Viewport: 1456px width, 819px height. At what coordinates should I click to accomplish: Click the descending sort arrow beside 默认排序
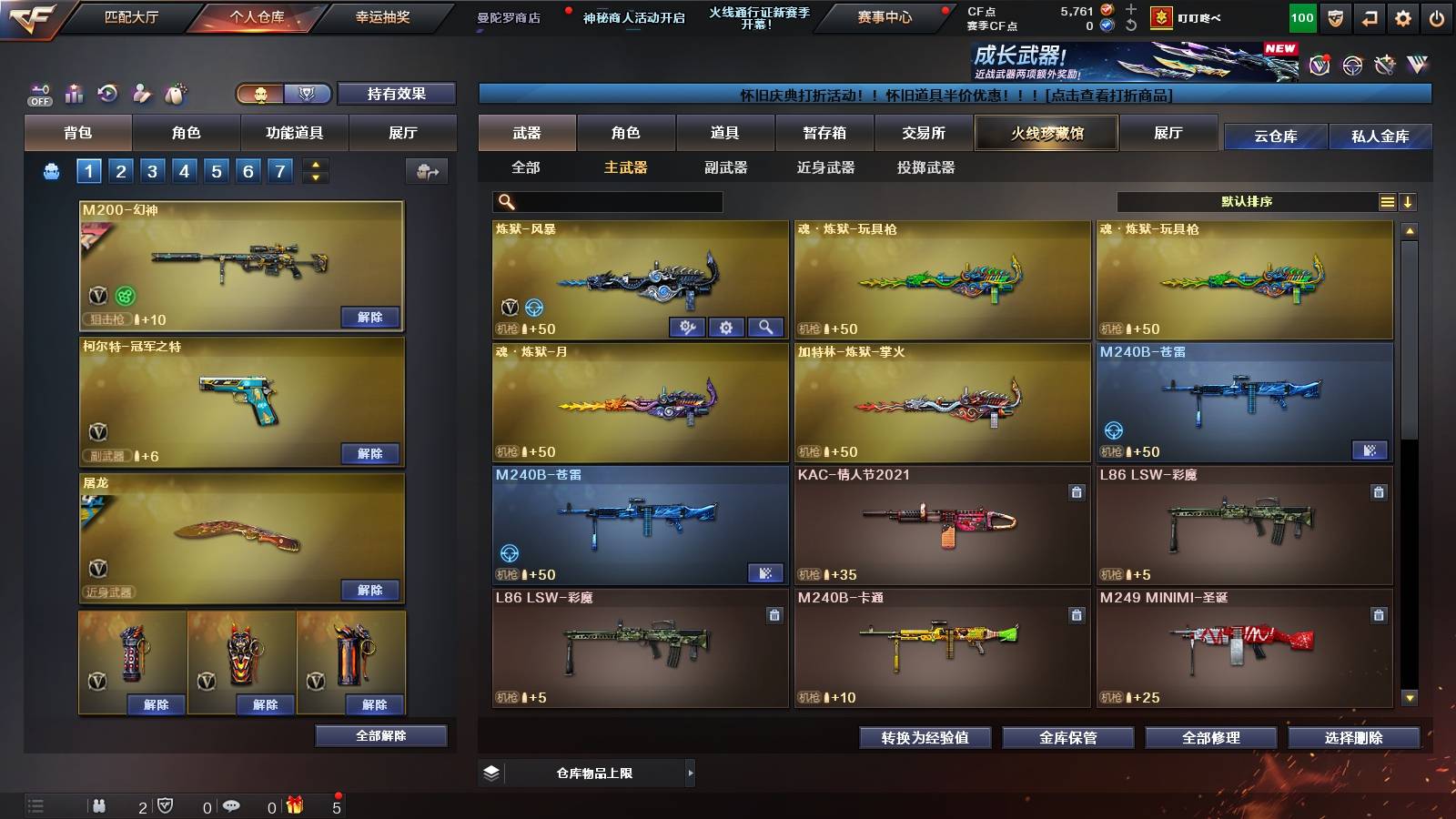1409,201
